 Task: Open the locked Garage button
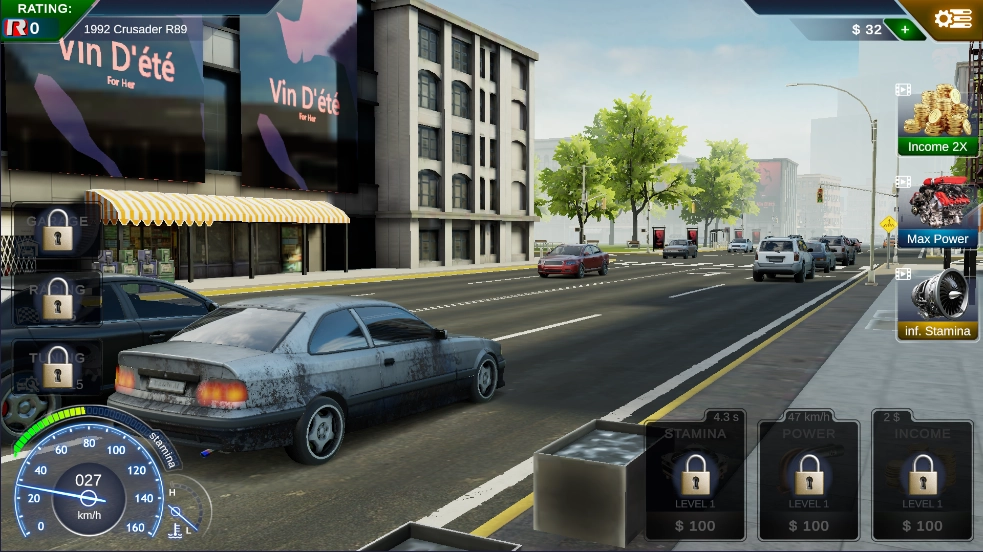point(58,229)
